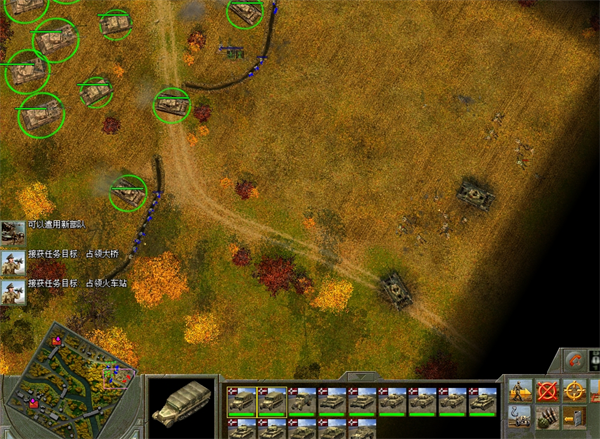
Task: Click the red telephone button
Action: click(573, 361)
